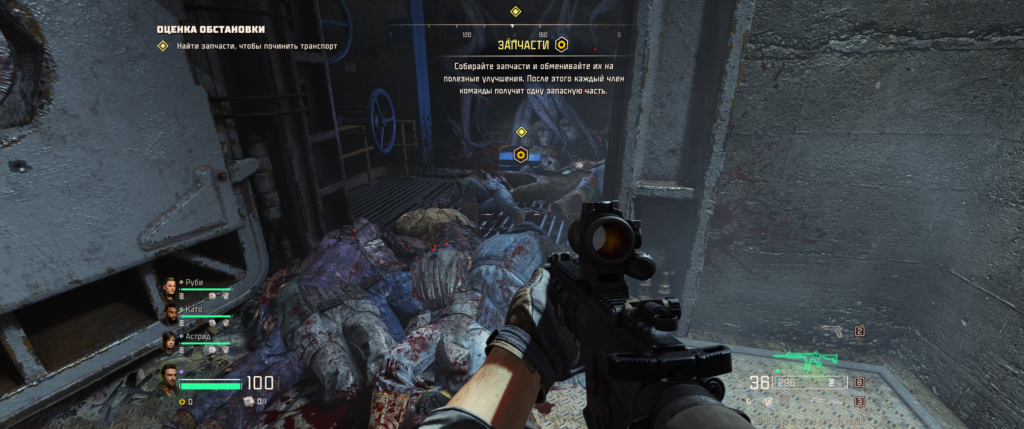Click the yellow supplies coin counter icon
The width and height of the screenshot is (1024, 429).
coord(183,401)
